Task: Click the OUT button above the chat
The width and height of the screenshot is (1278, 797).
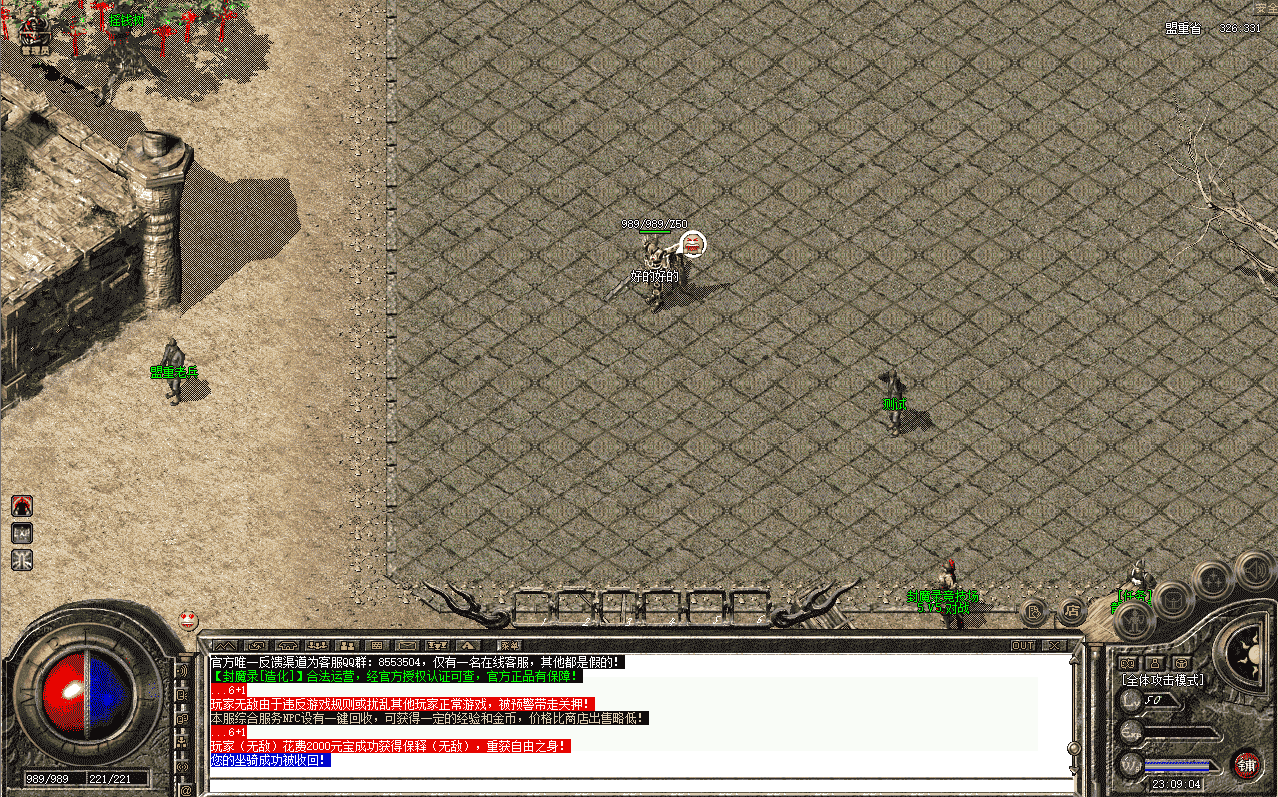Action: (x=1023, y=646)
